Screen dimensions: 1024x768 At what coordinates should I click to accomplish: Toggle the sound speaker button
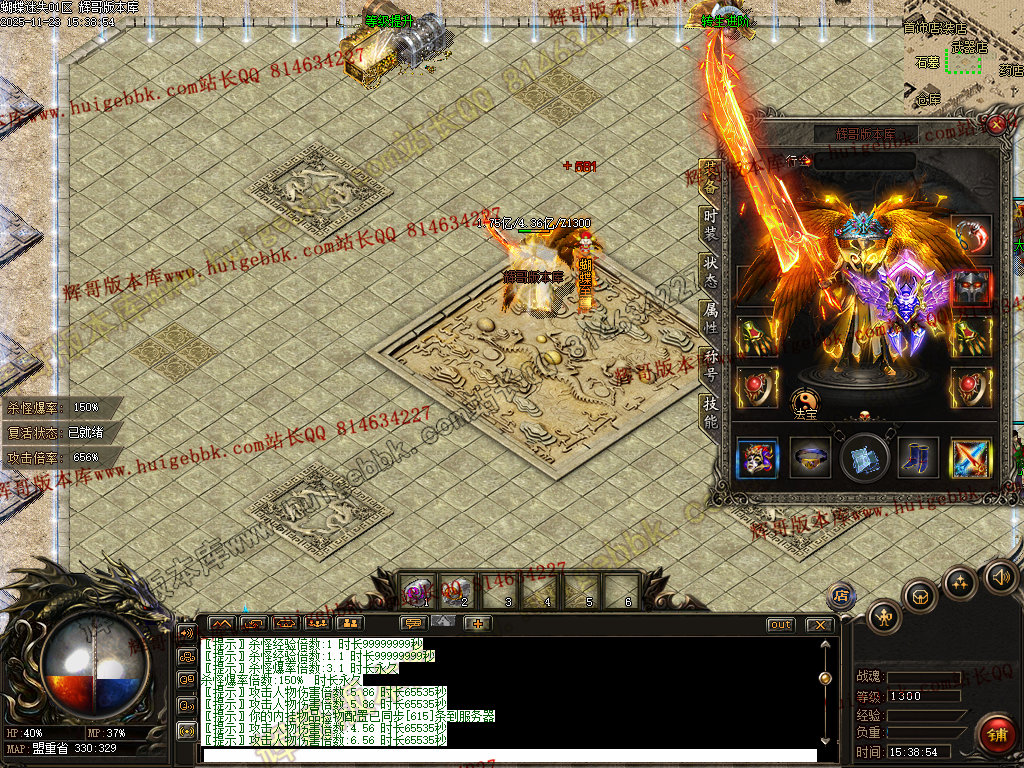coord(1000,577)
